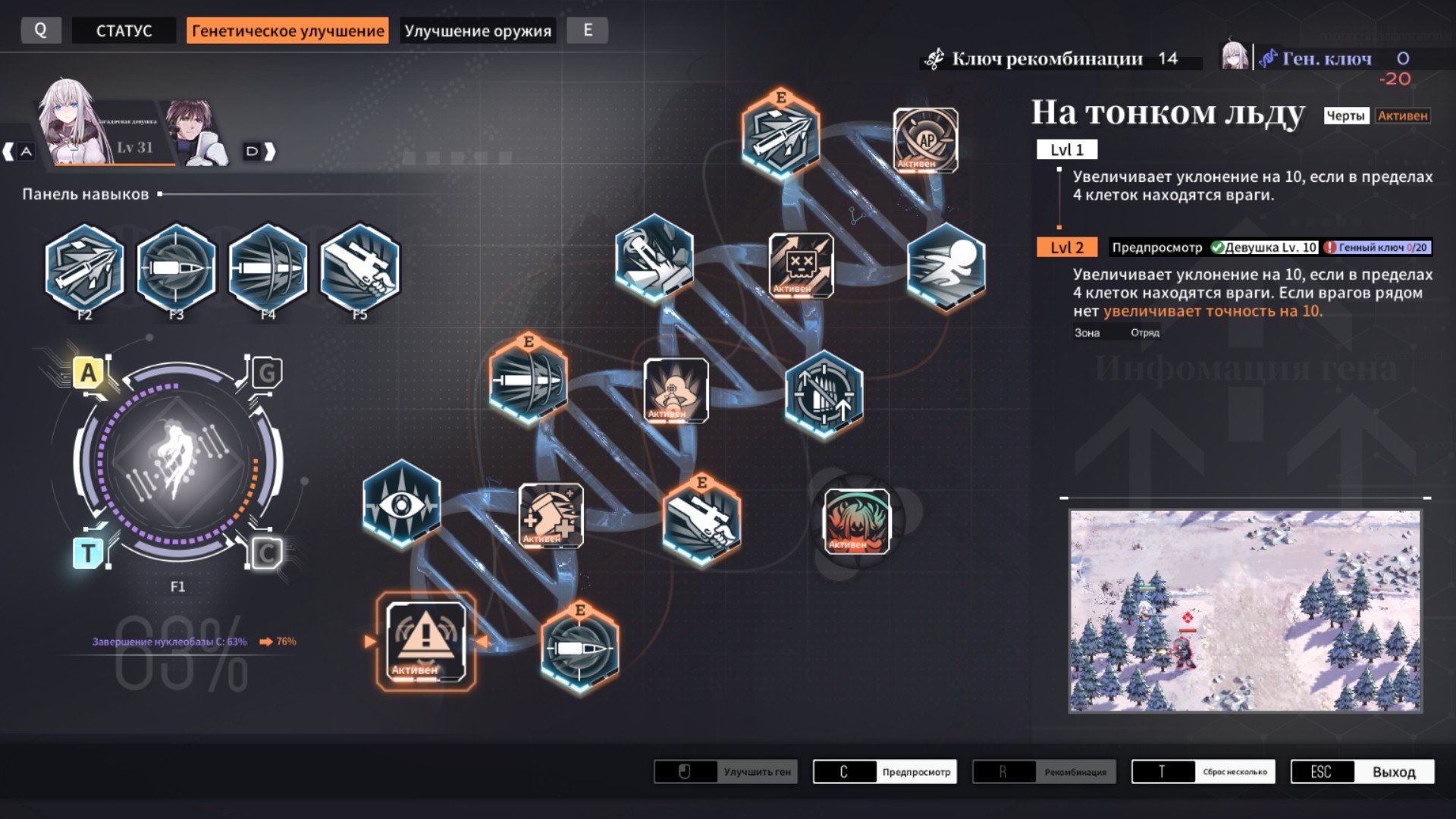This screenshot has height=819, width=1456.
Task: Select the eye gene node
Action: point(401,504)
